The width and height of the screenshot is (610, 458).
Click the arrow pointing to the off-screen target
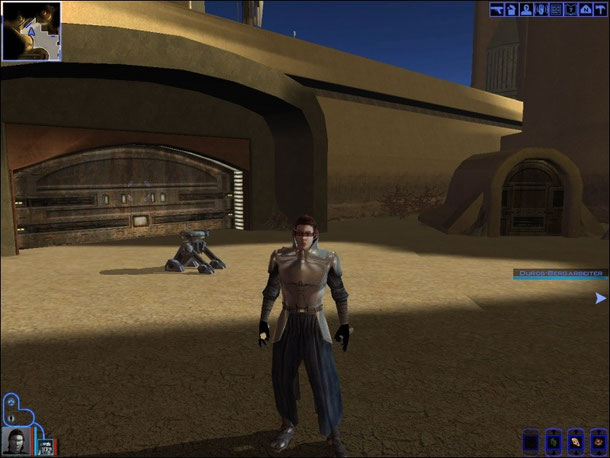600,298
